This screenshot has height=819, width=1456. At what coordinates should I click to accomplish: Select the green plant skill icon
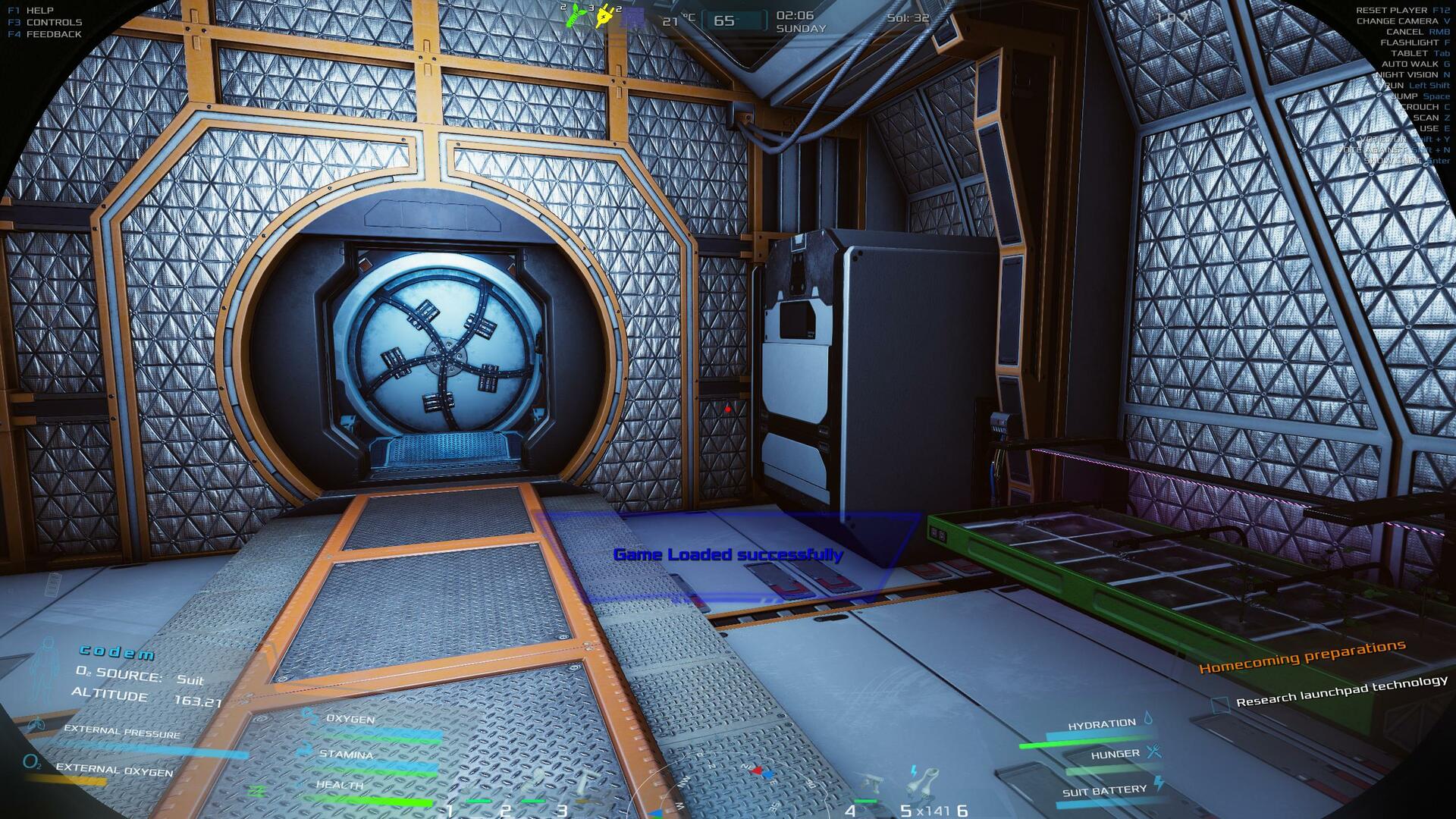point(576,15)
